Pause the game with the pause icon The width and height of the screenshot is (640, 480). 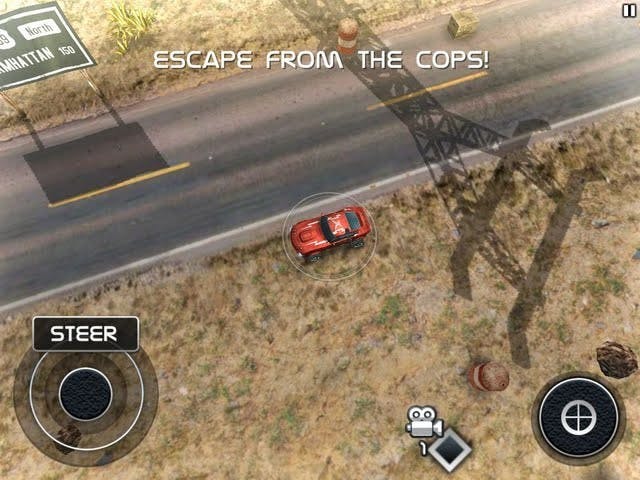(628, 8)
